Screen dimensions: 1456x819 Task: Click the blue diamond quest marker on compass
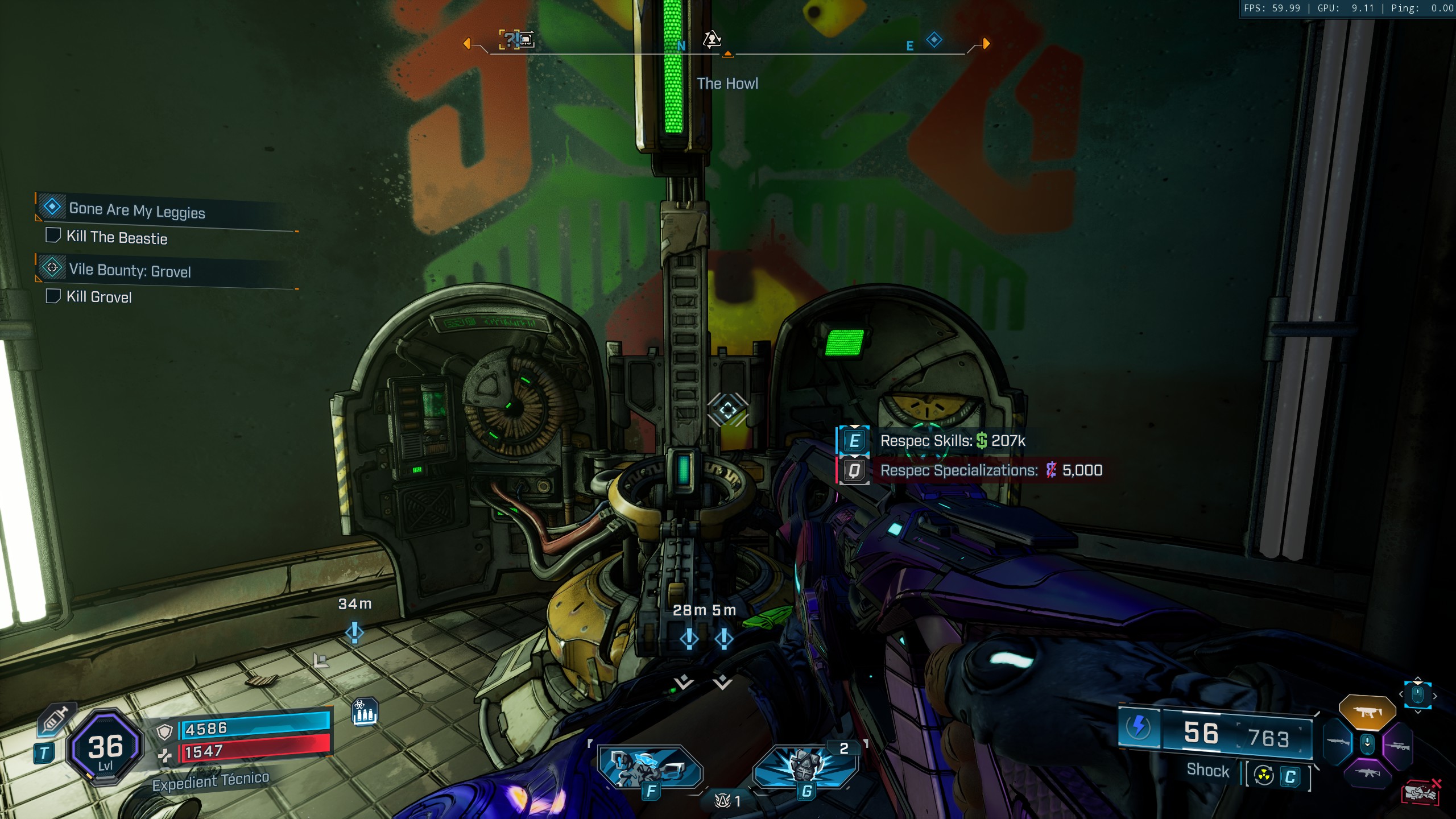click(x=934, y=40)
